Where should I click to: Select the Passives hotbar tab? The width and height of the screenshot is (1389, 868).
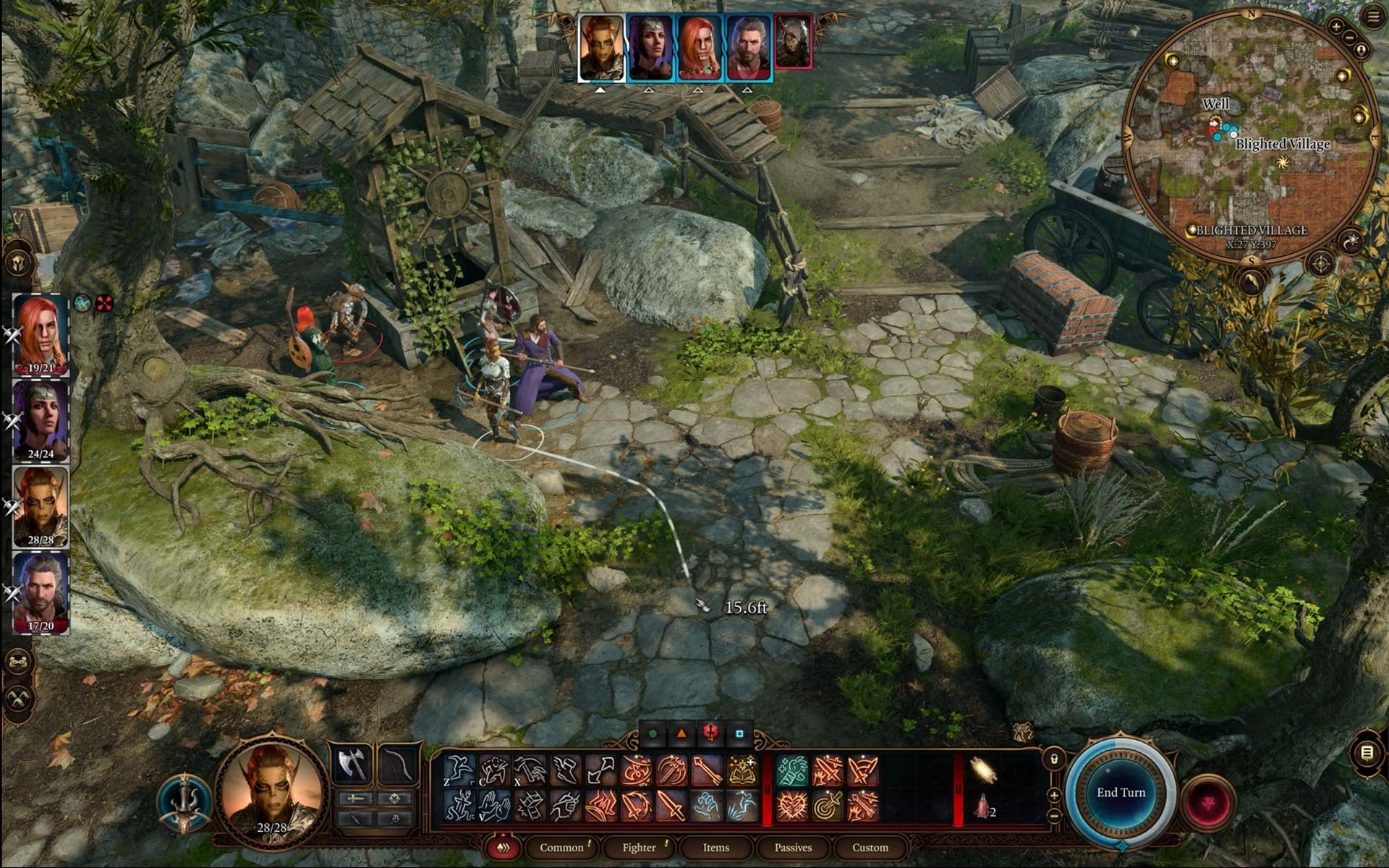pyautogui.click(x=793, y=848)
